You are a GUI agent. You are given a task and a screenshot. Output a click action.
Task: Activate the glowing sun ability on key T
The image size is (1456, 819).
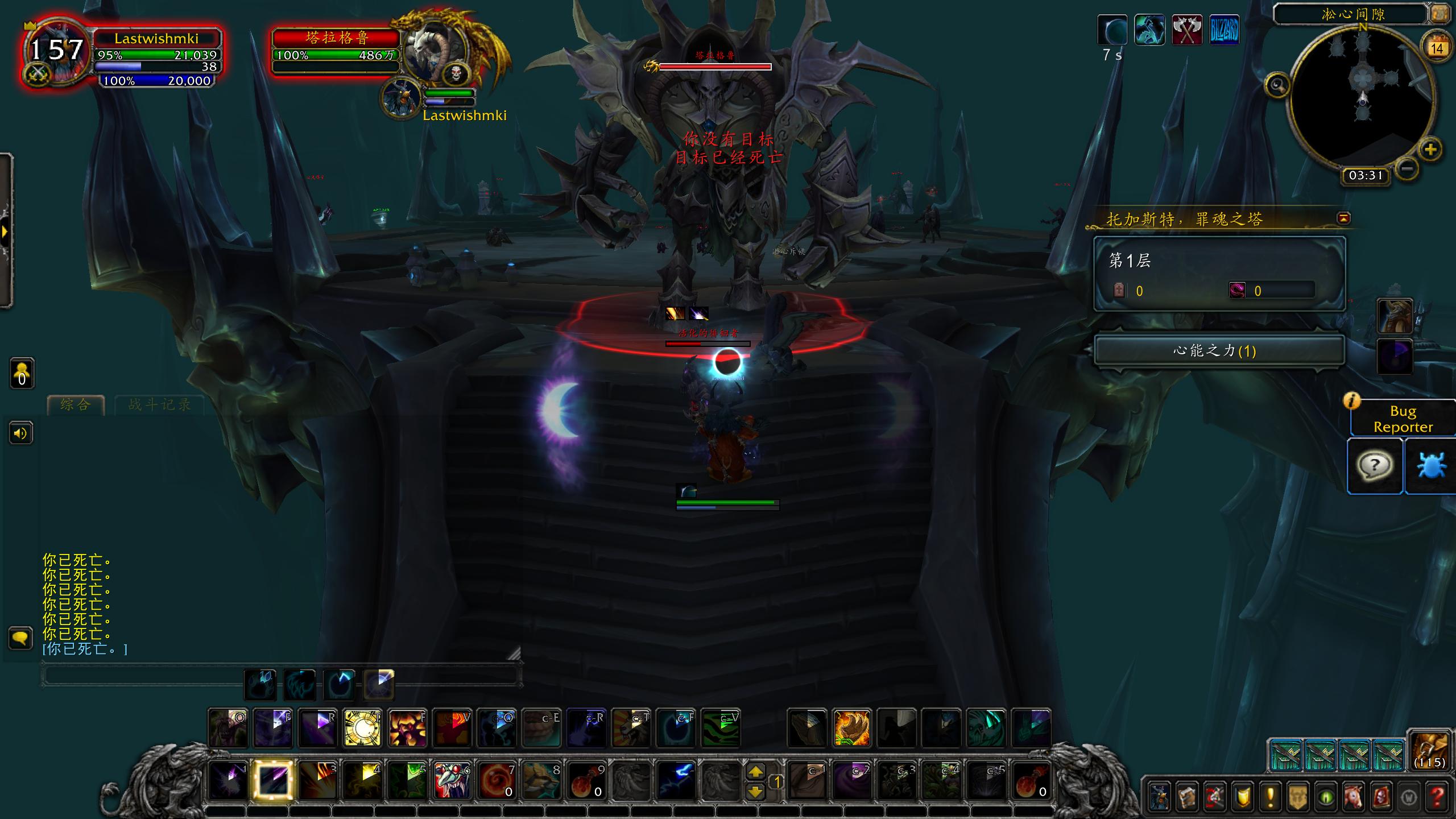[362, 728]
